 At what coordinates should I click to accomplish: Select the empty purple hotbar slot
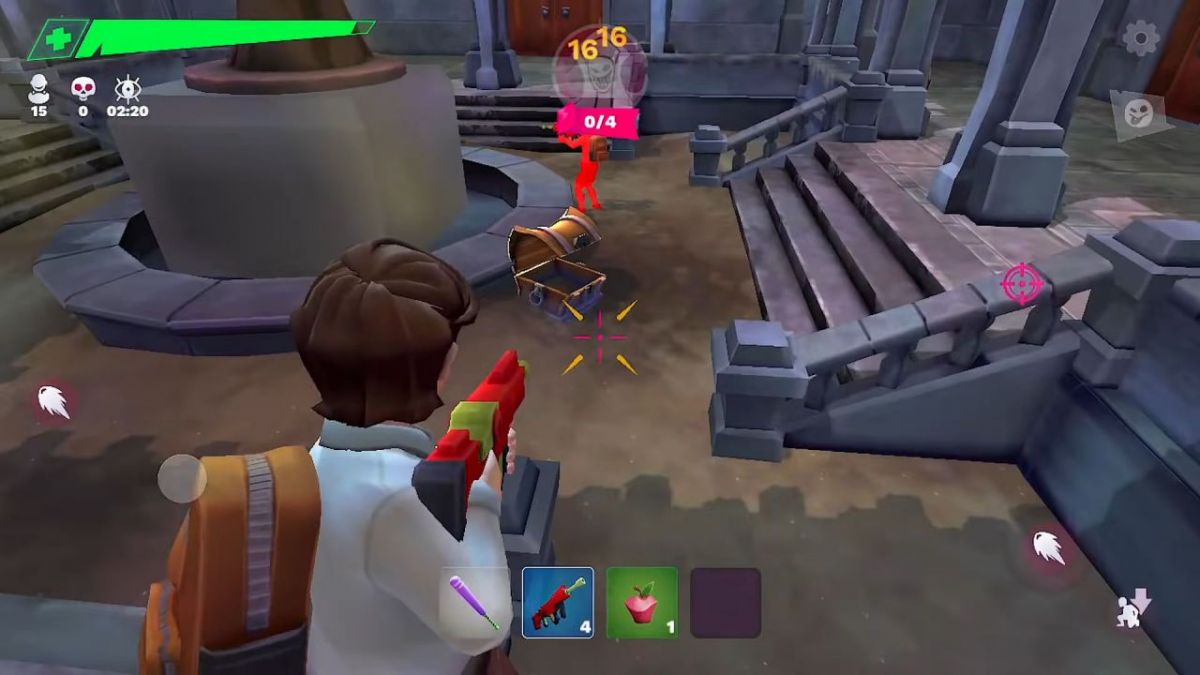[725, 602]
